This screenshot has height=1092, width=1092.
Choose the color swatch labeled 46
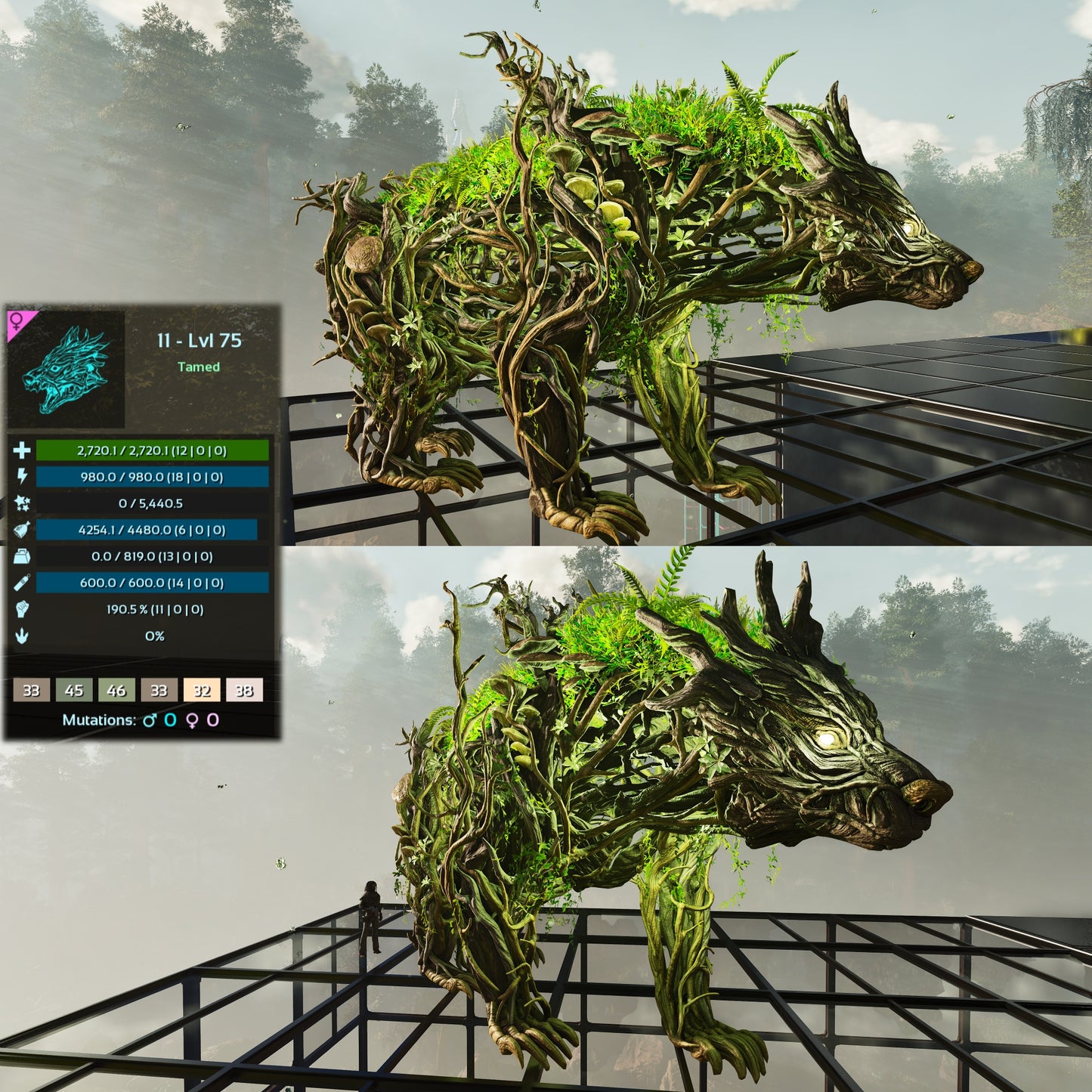[116, 690]
